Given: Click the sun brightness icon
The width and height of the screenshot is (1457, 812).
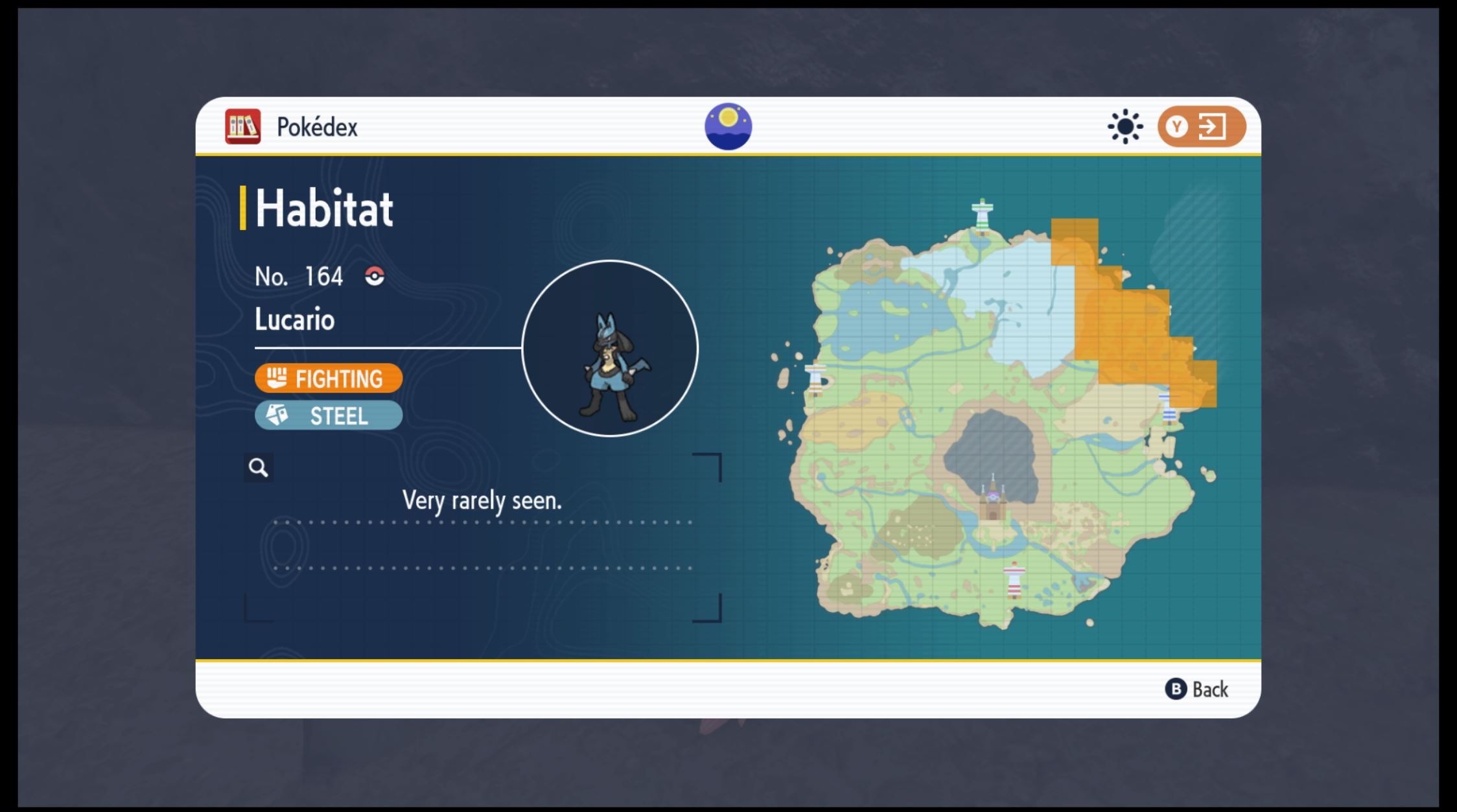Looking at the screenshot, I should point(1125,127).
